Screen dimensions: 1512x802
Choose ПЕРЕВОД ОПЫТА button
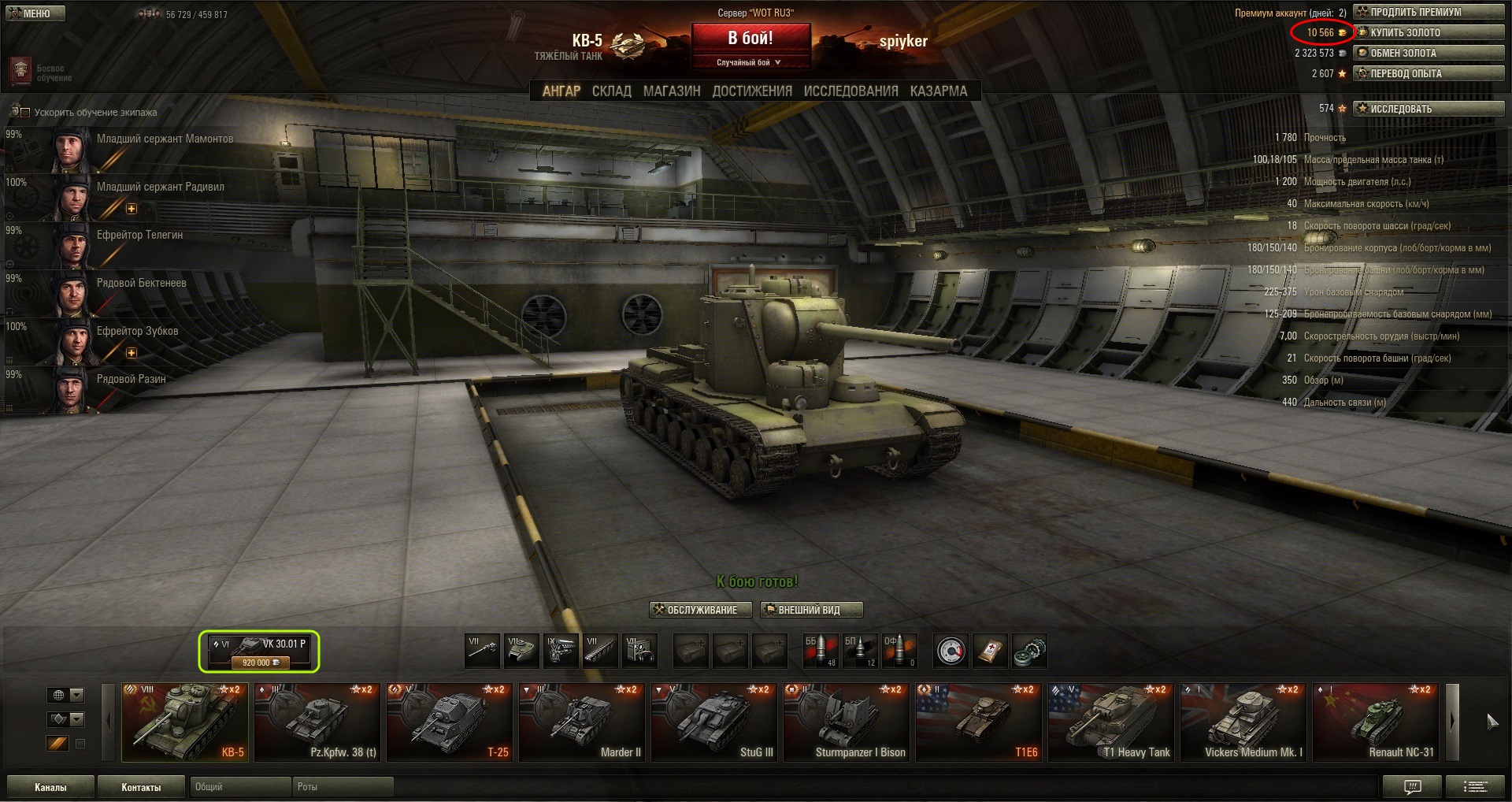[1428, 73]
